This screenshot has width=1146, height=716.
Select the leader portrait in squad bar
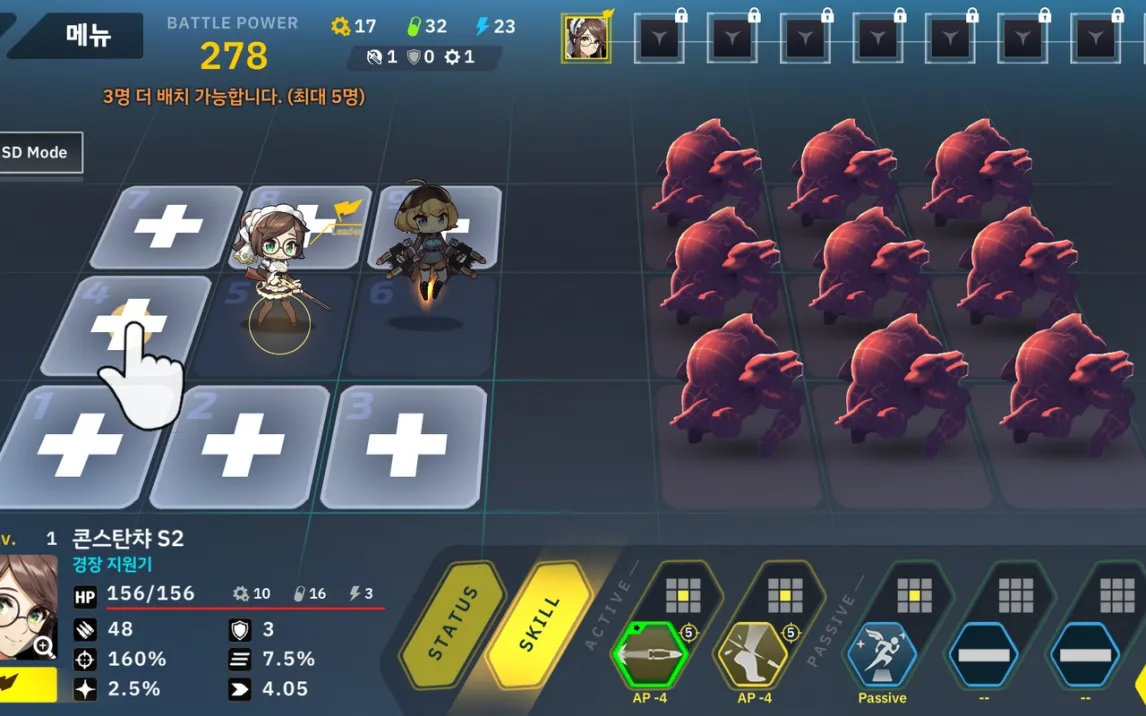click(585, 38)
